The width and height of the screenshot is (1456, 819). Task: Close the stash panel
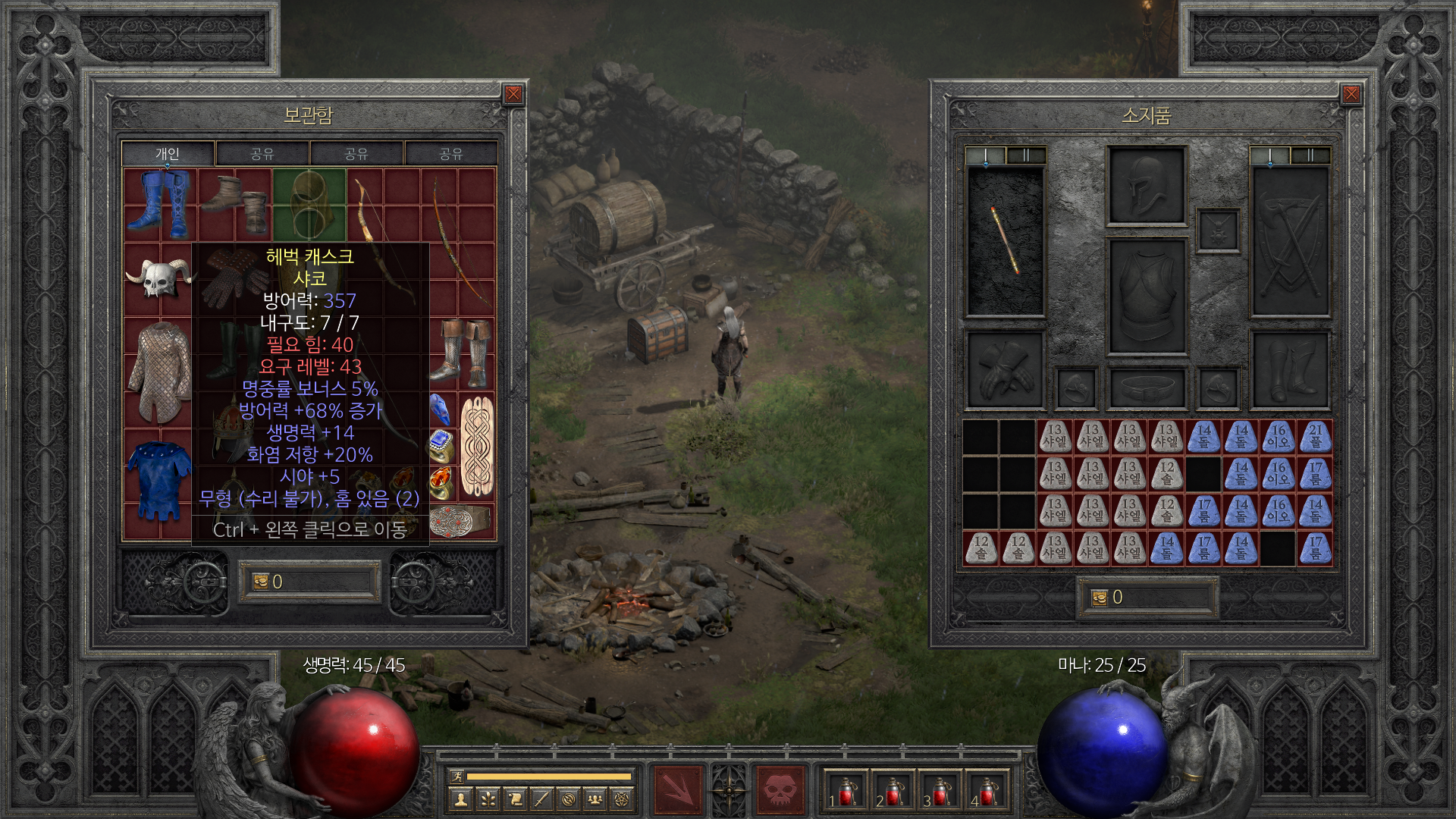coord(513,94)
